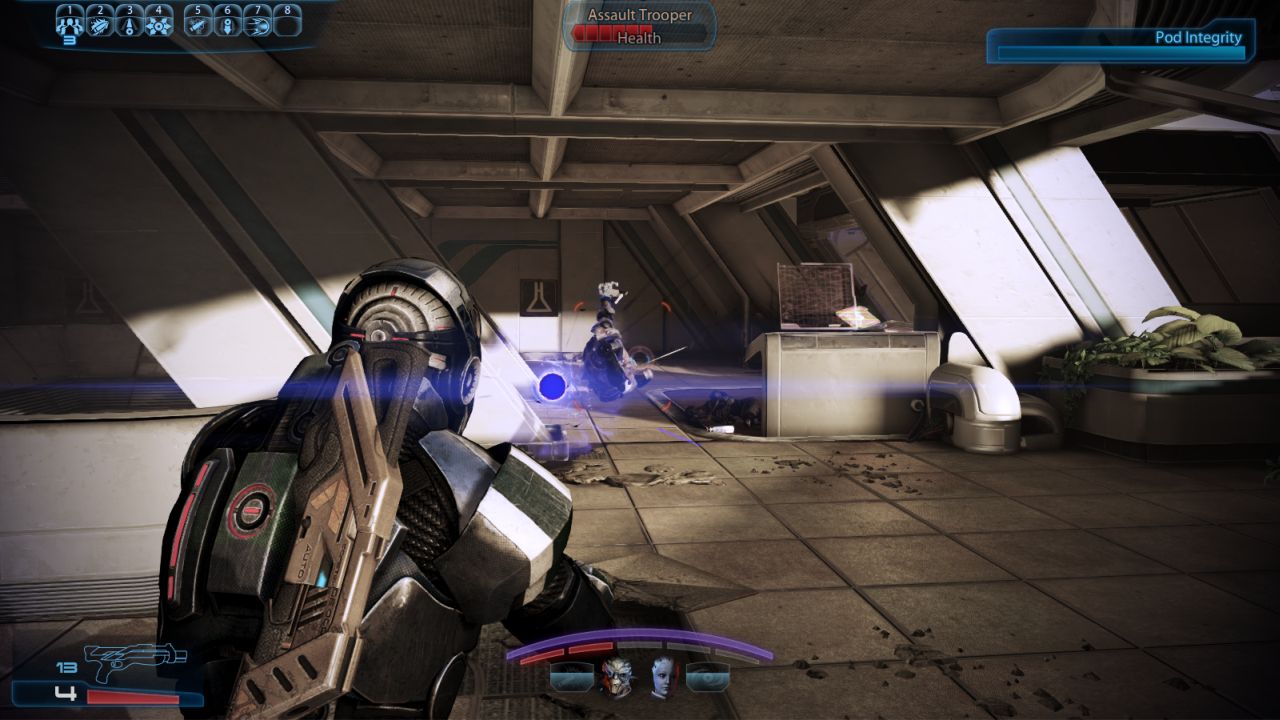Click the empty power slot 8

pyautogui.click(x=288, y=23)
